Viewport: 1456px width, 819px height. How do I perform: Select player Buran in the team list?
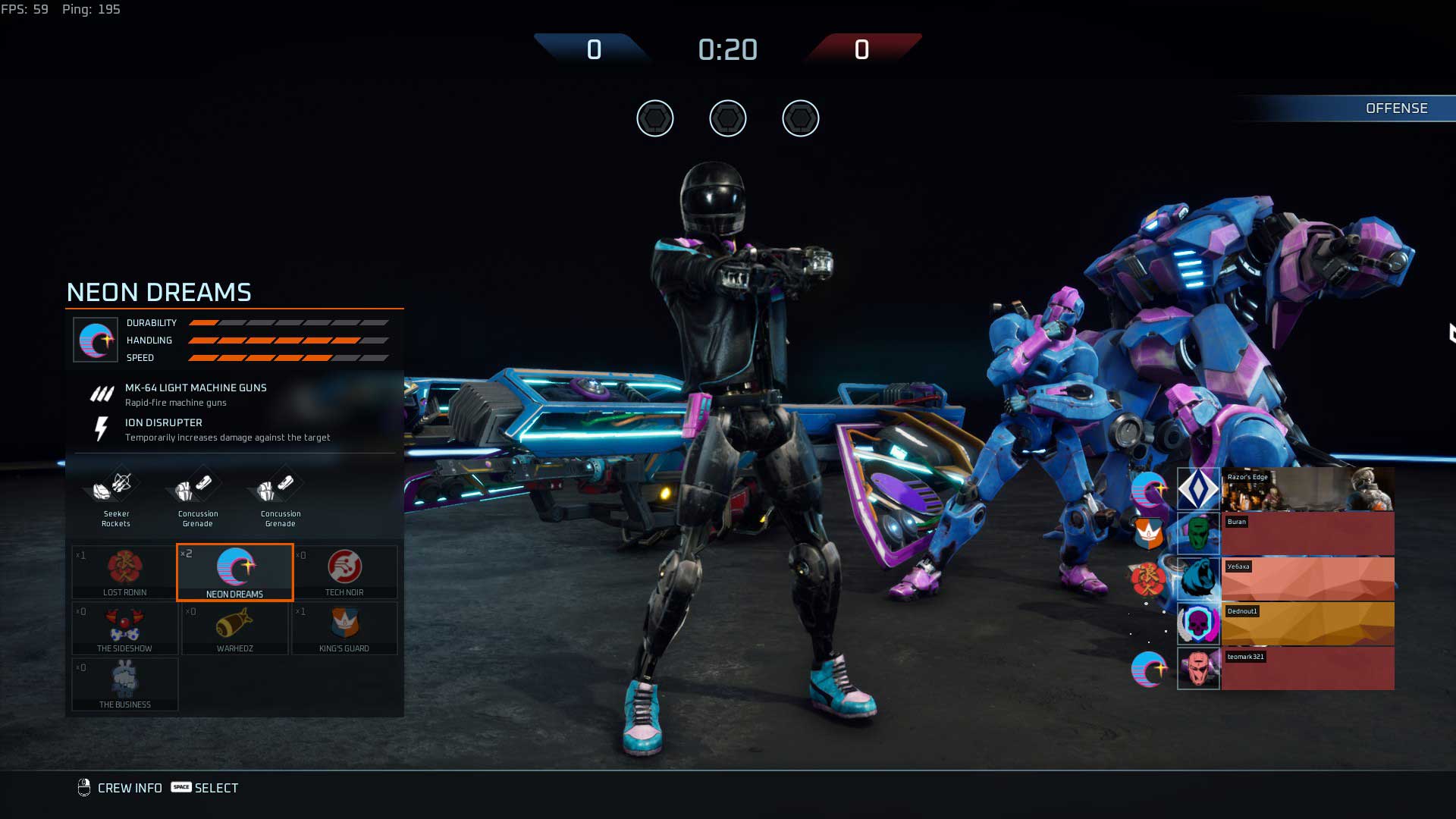1285,534
